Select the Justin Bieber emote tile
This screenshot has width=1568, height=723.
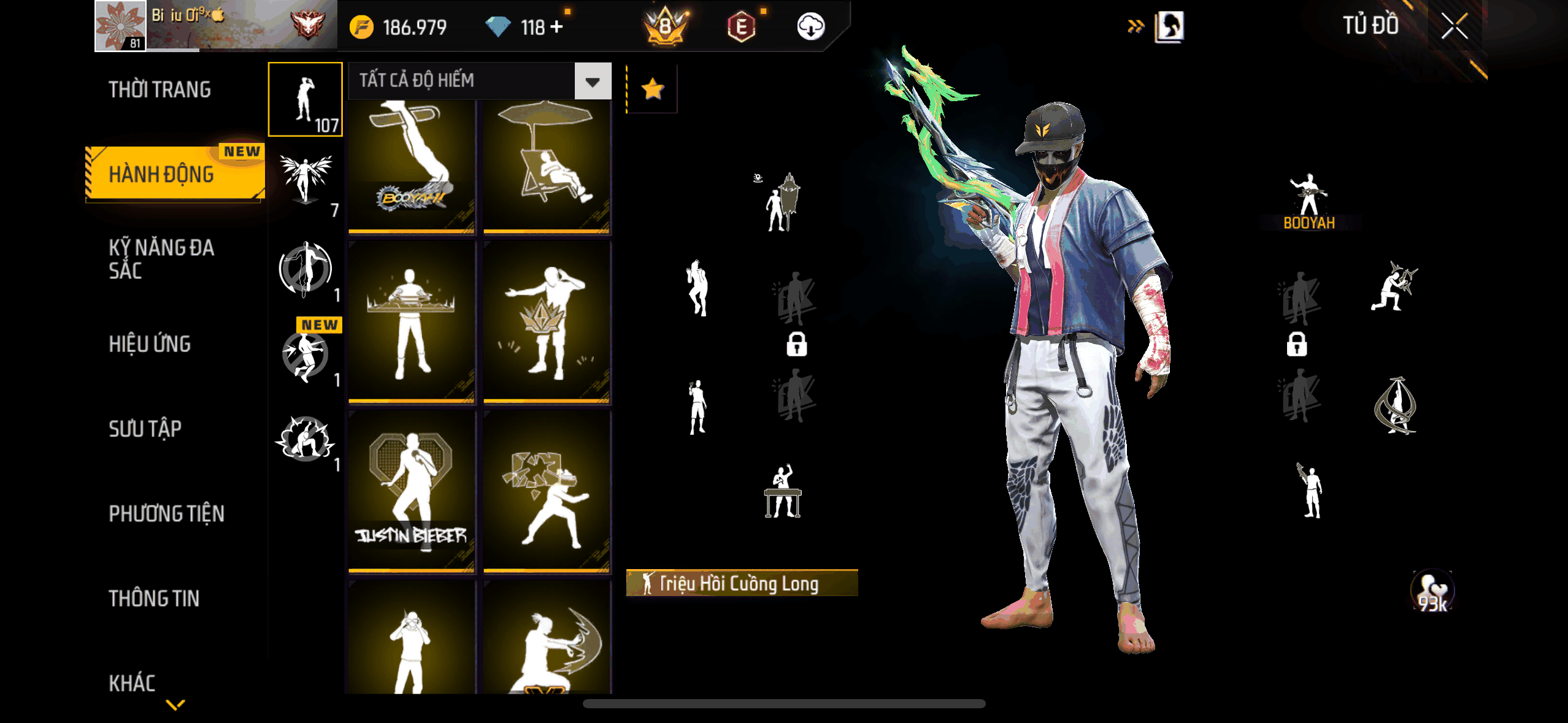point(412,492)
